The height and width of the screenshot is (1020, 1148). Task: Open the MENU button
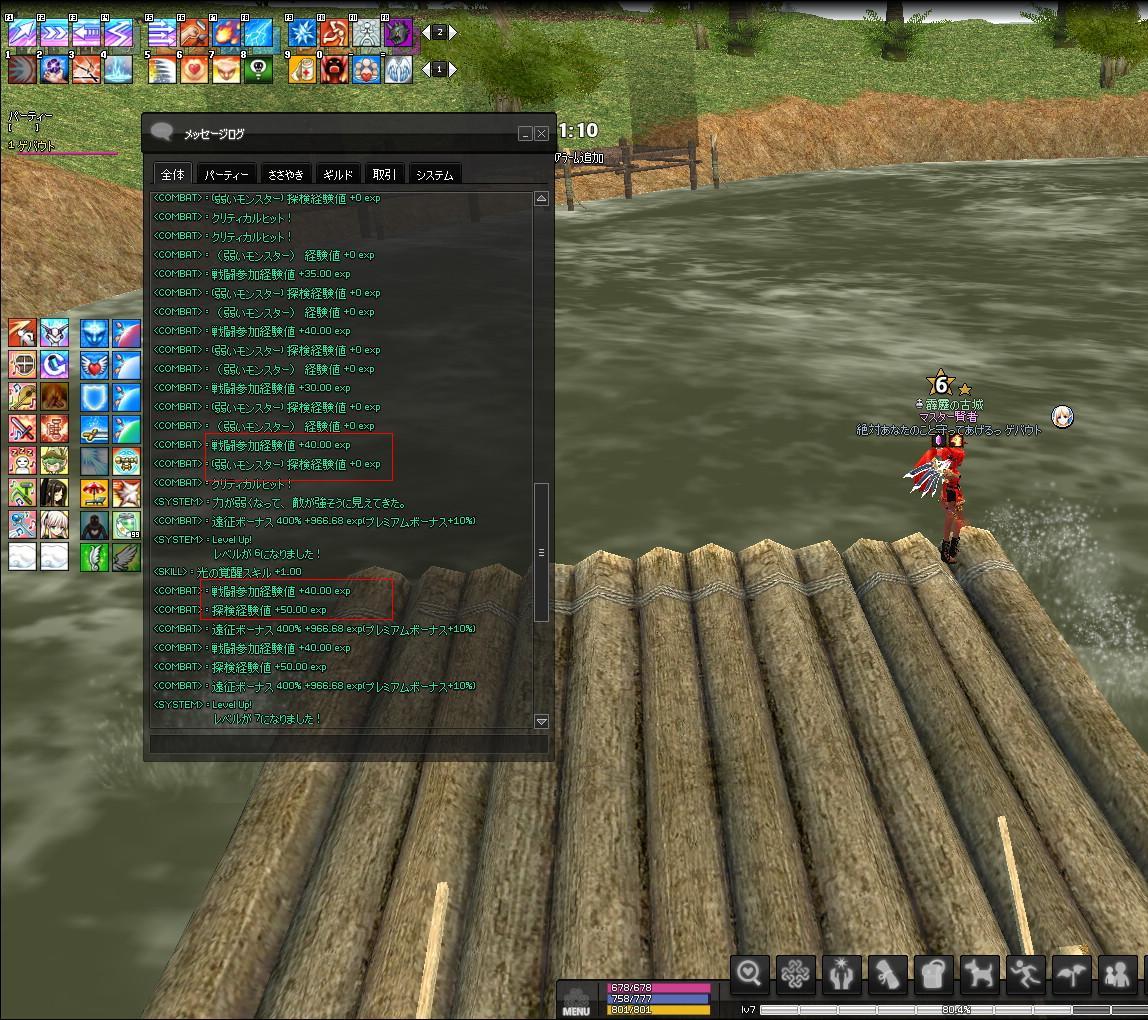576,1001
